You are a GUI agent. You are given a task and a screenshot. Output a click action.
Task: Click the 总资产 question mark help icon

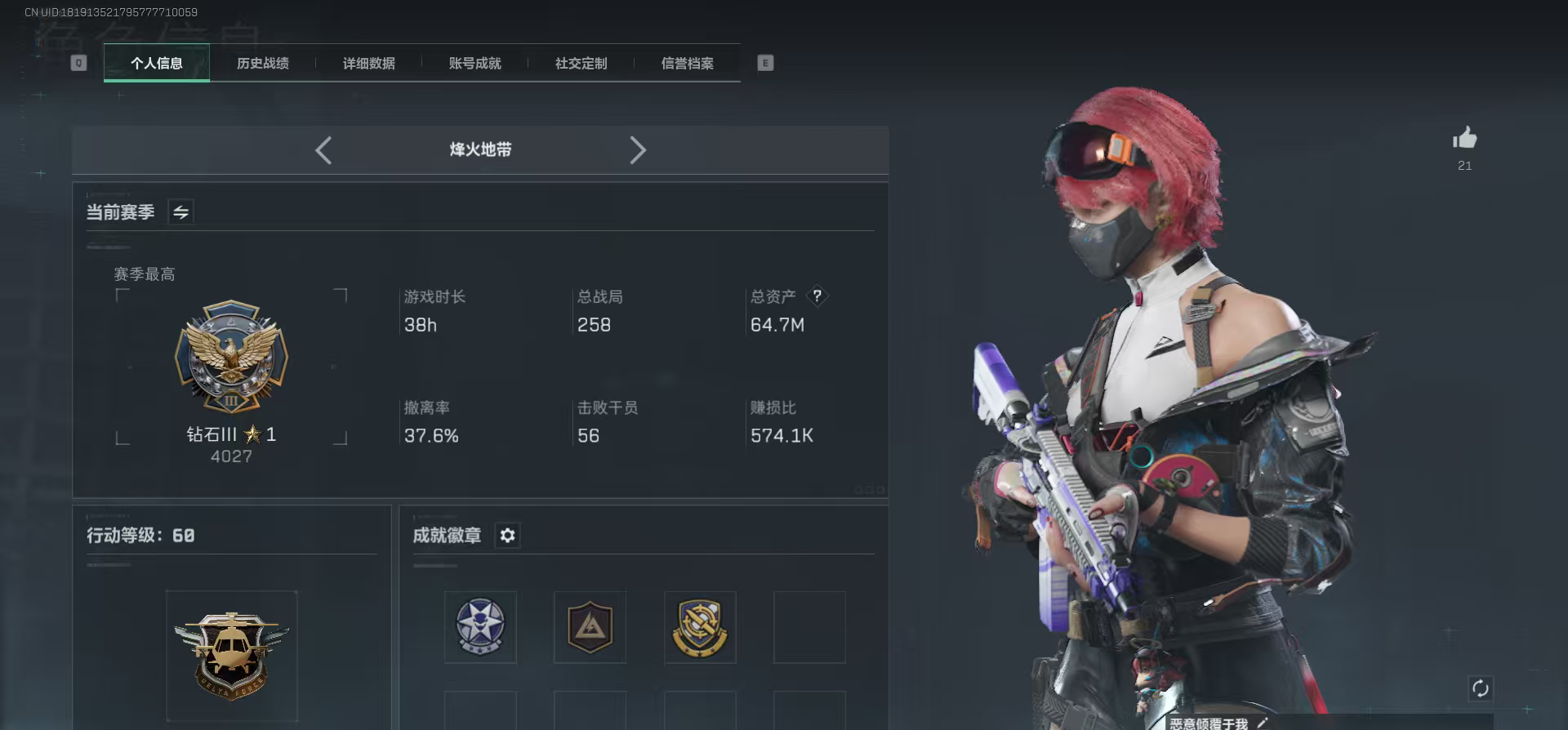[x=817, y=296]
